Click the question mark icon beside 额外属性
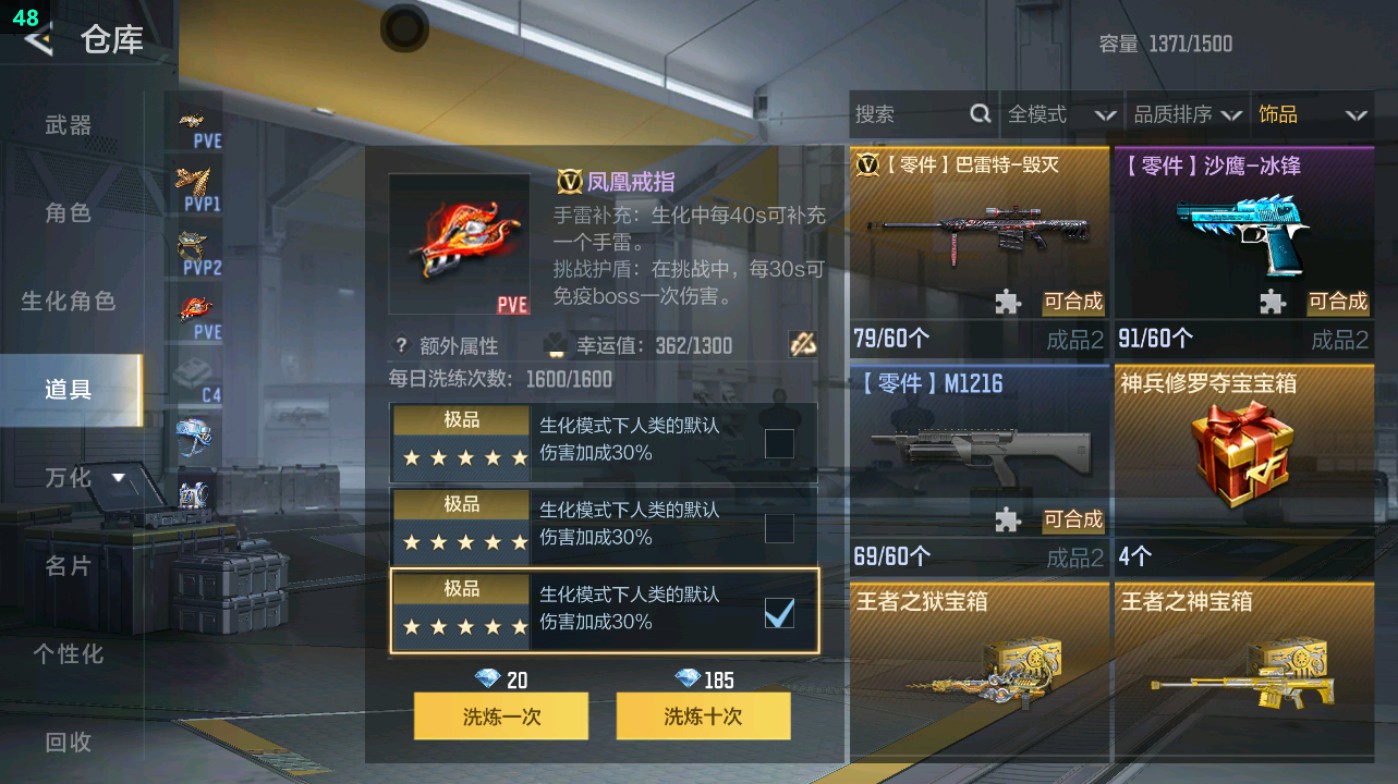Screen dimensions: 1398x784 (404, 345)
